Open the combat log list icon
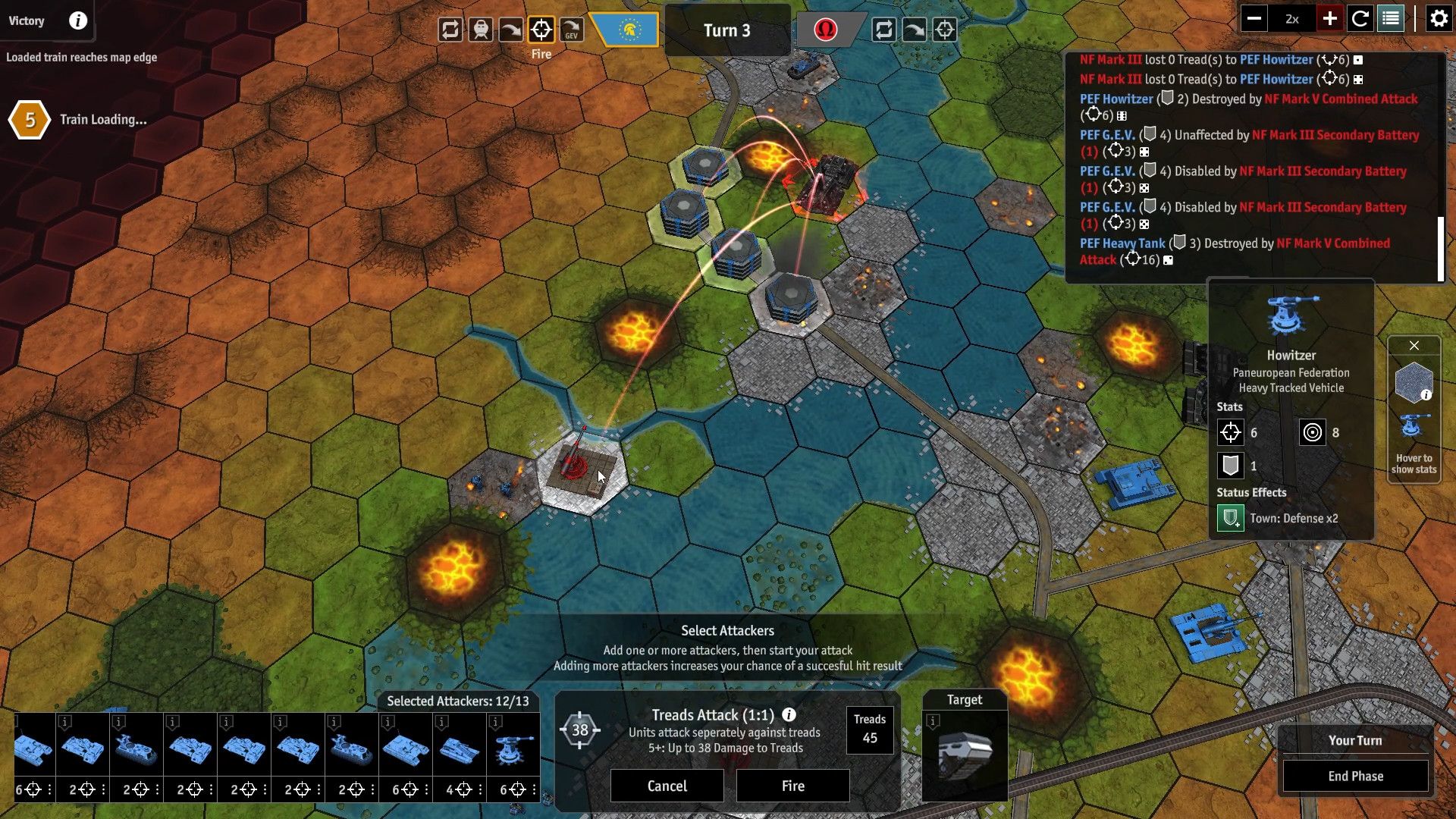 1392,18
